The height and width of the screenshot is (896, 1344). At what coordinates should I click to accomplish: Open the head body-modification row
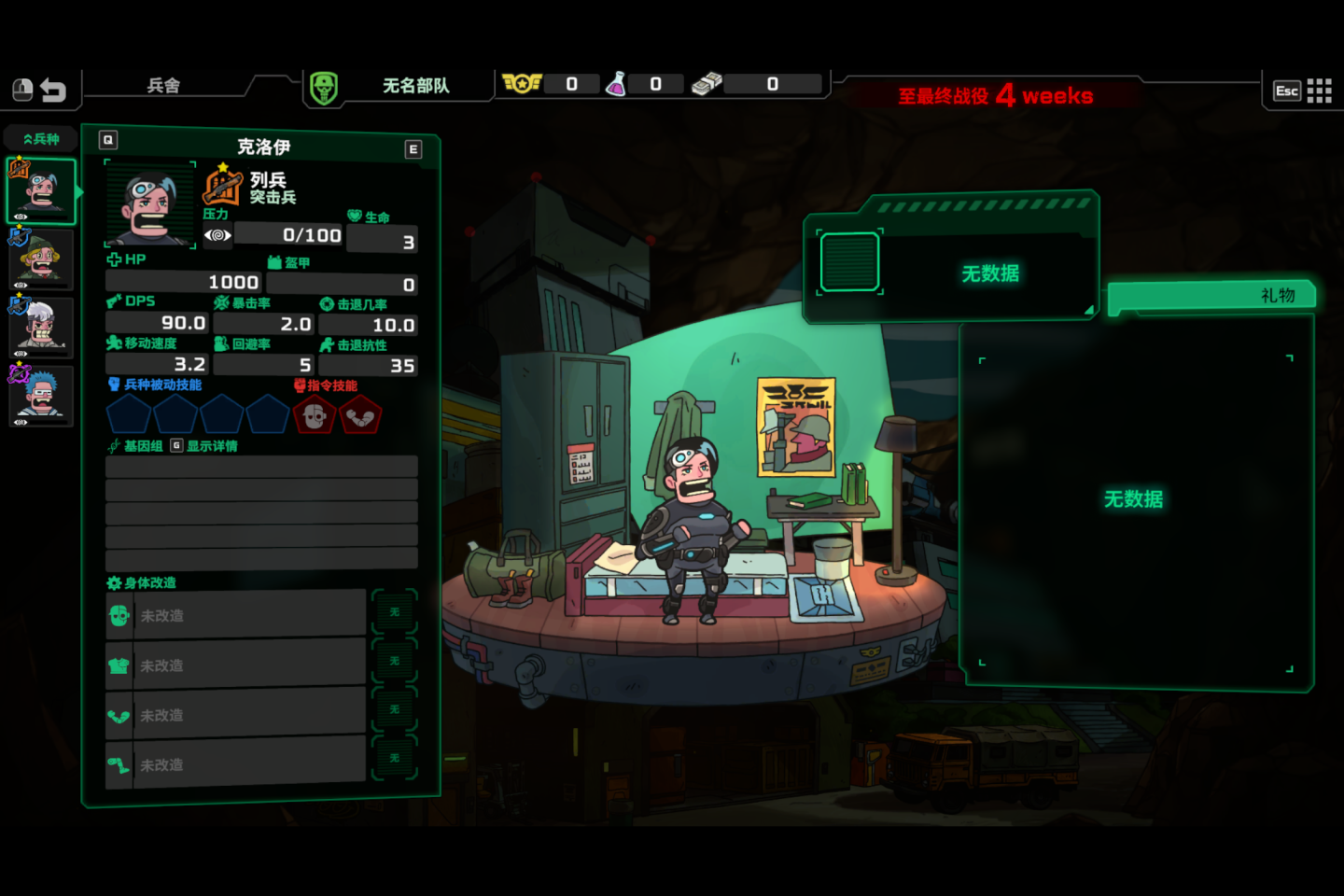pyautogui.click(x=236, y=615)
